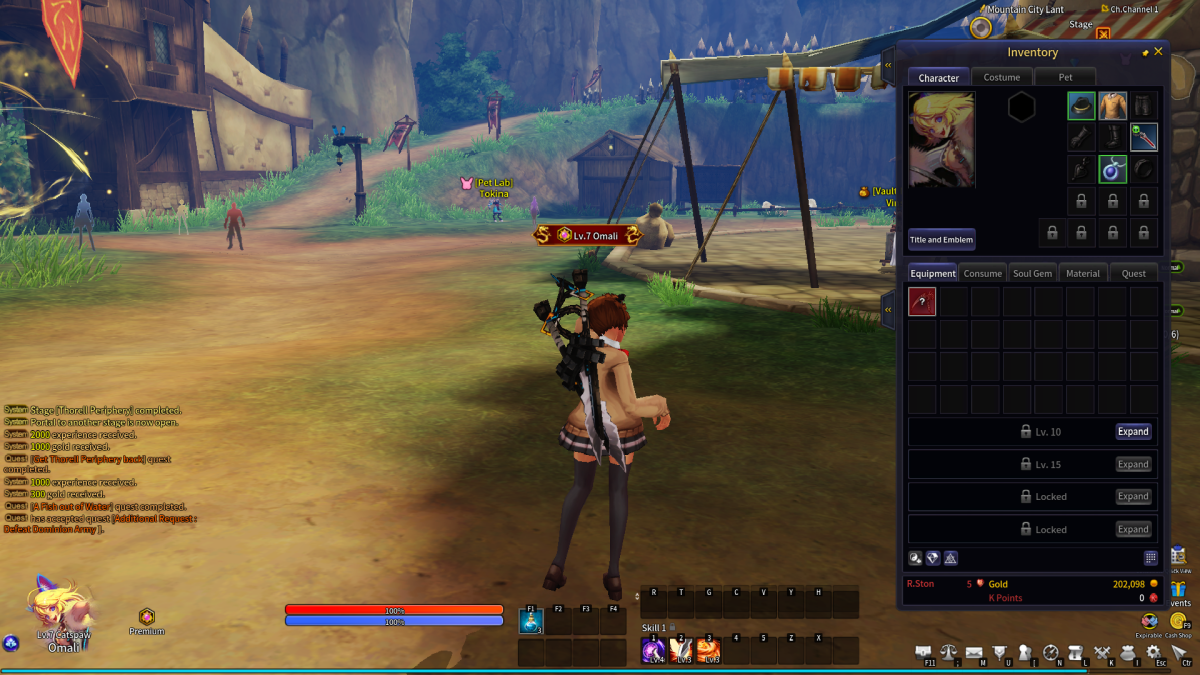Close the Inventory window
Image resolution: width=1200 pixels, height=675 pixels.
[x=1158, y=52]
